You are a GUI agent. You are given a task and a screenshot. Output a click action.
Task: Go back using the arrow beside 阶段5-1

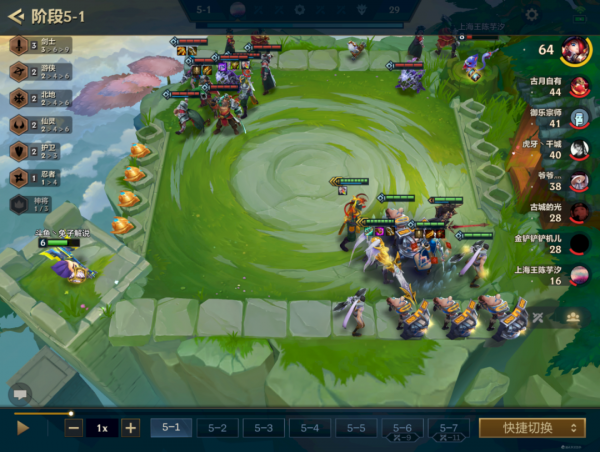tap(16, 15)
